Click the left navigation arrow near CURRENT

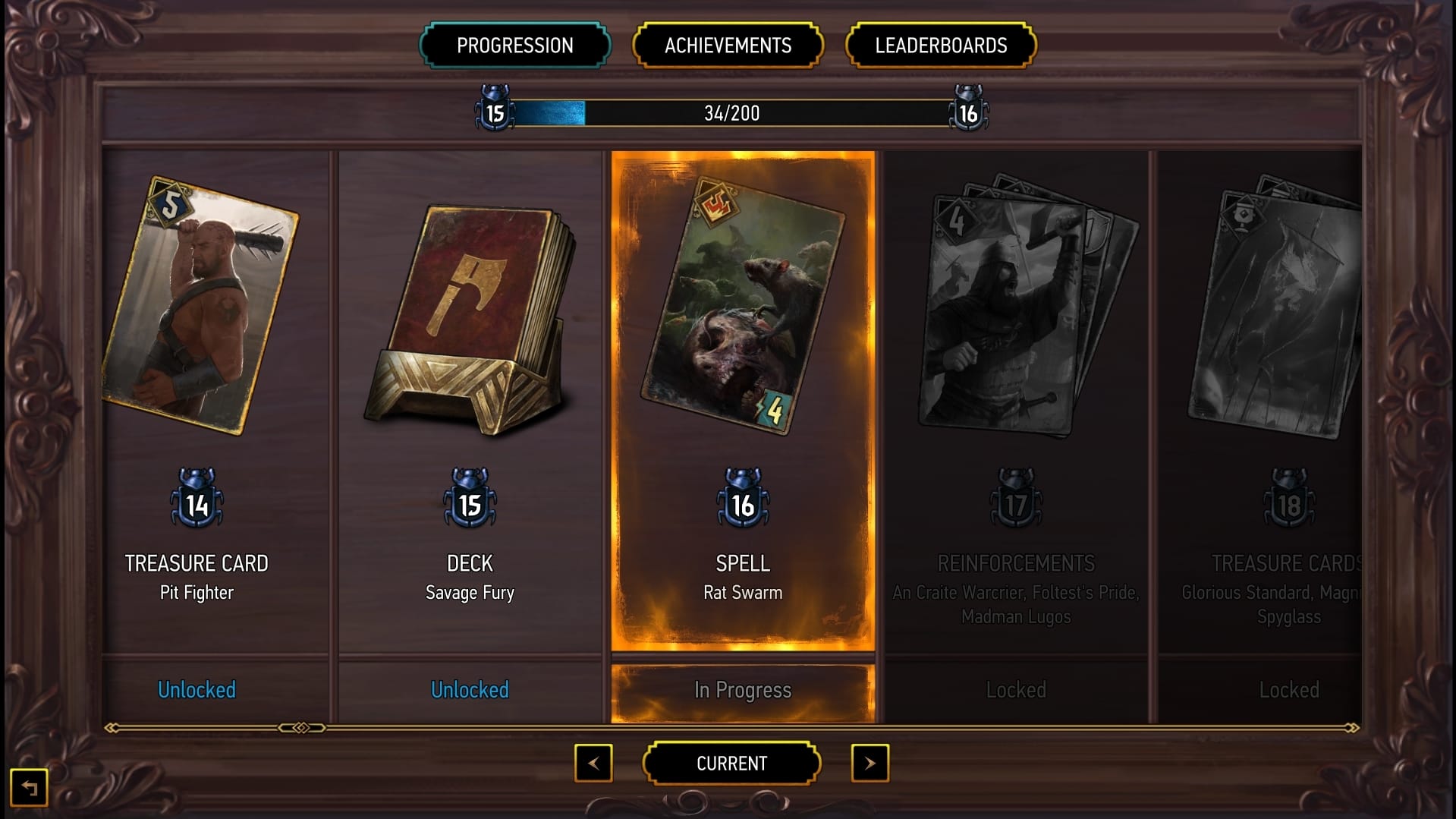pos(595,764)
